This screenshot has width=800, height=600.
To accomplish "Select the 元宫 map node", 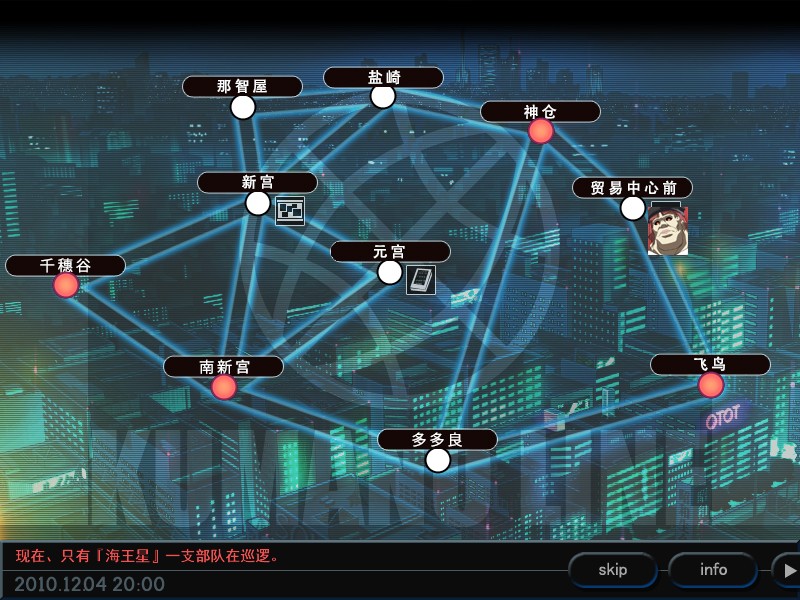I will [x=390, y=272].
